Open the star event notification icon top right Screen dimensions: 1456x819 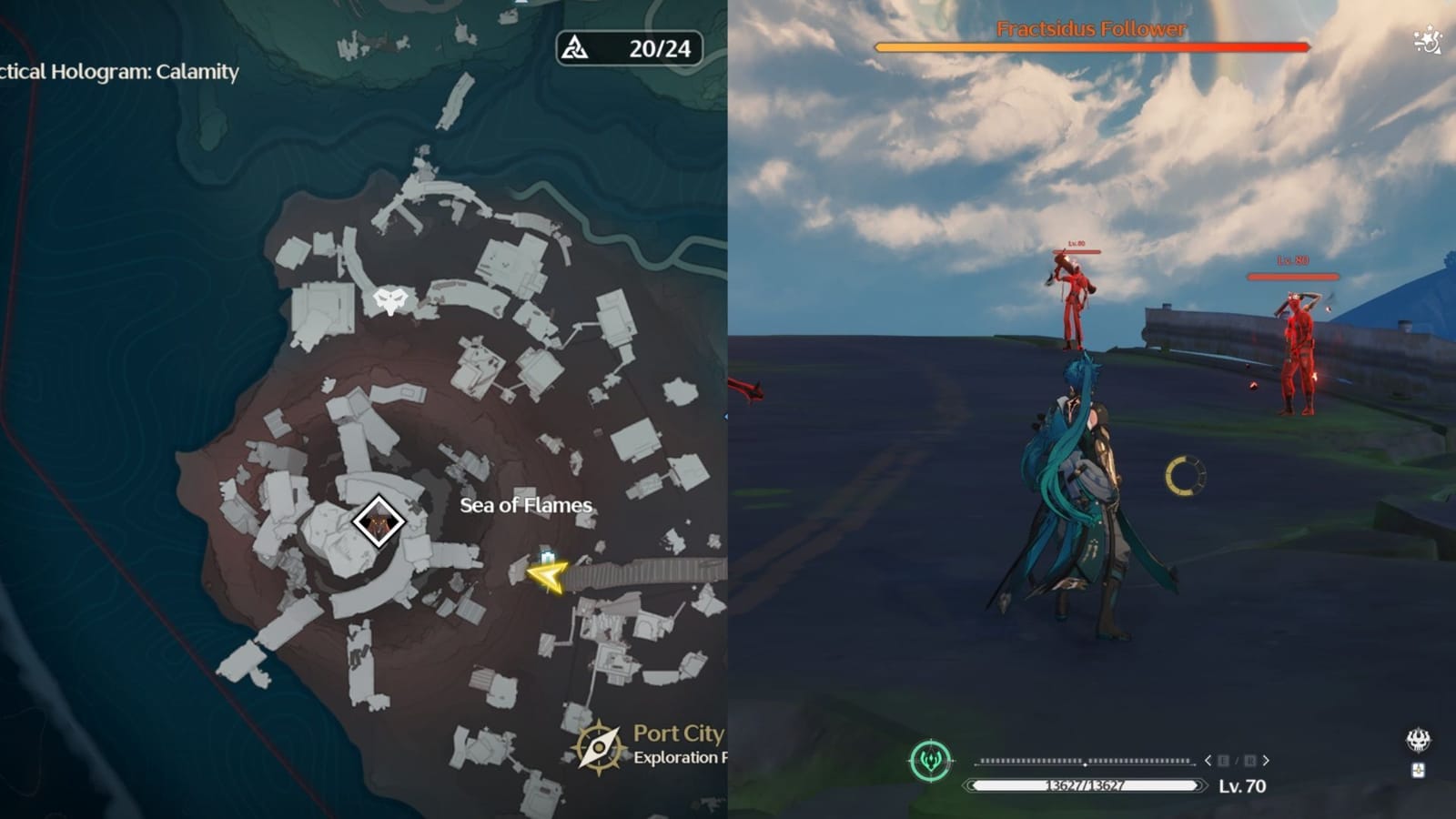(x=1427, y=36)
